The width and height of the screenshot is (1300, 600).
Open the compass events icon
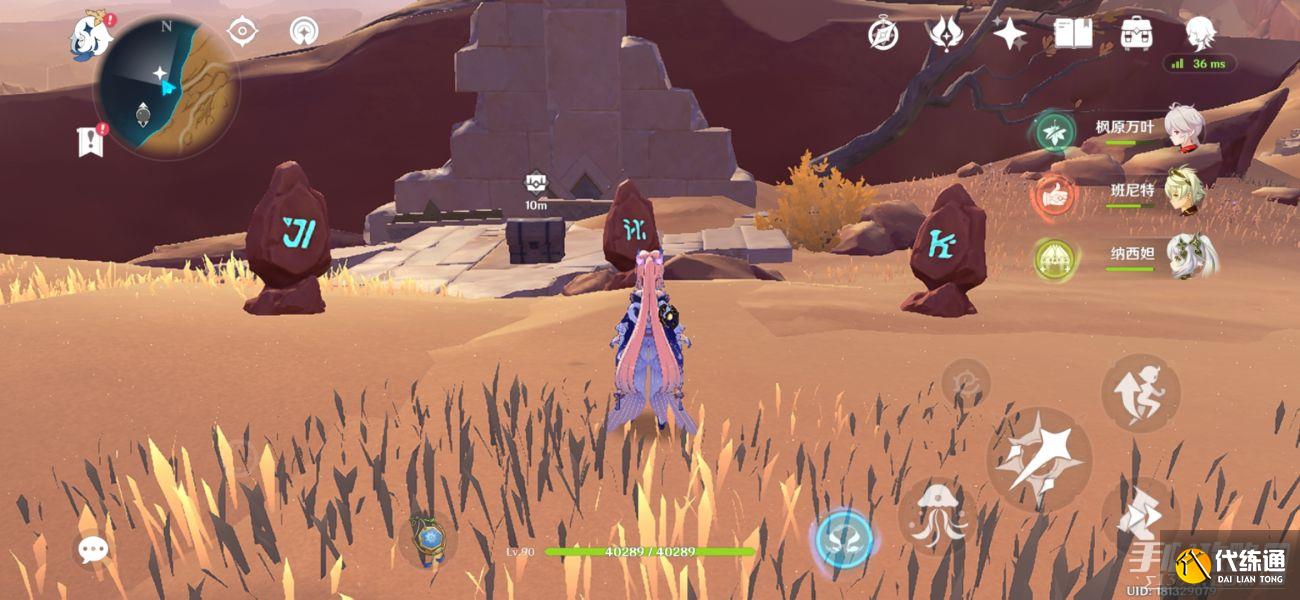[883, 34]
